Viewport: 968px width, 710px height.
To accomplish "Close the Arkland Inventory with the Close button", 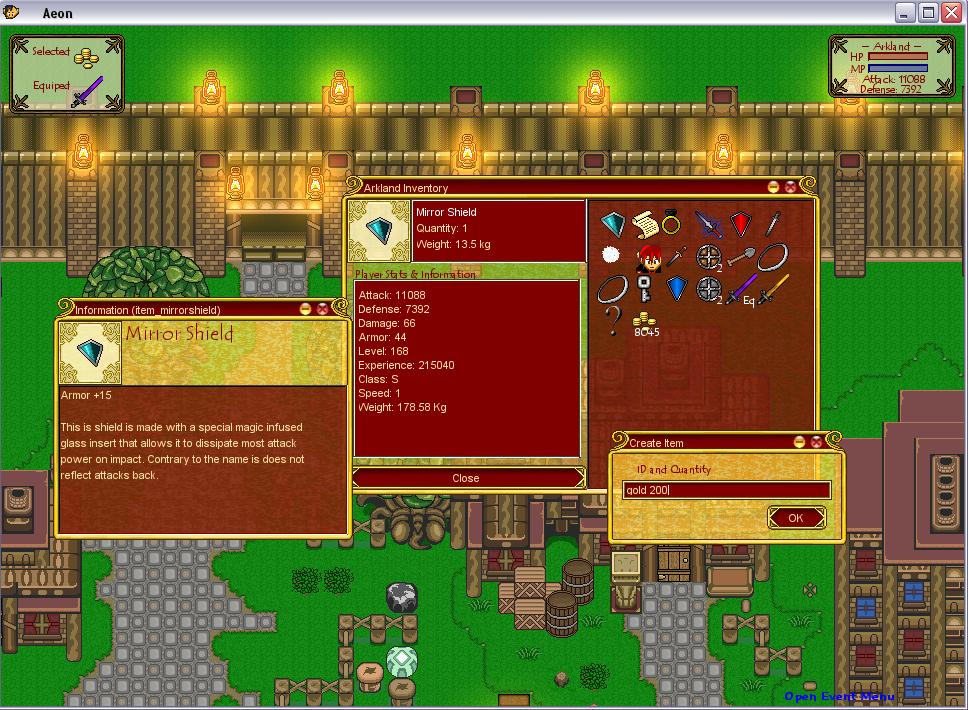I will click(466, 478).
